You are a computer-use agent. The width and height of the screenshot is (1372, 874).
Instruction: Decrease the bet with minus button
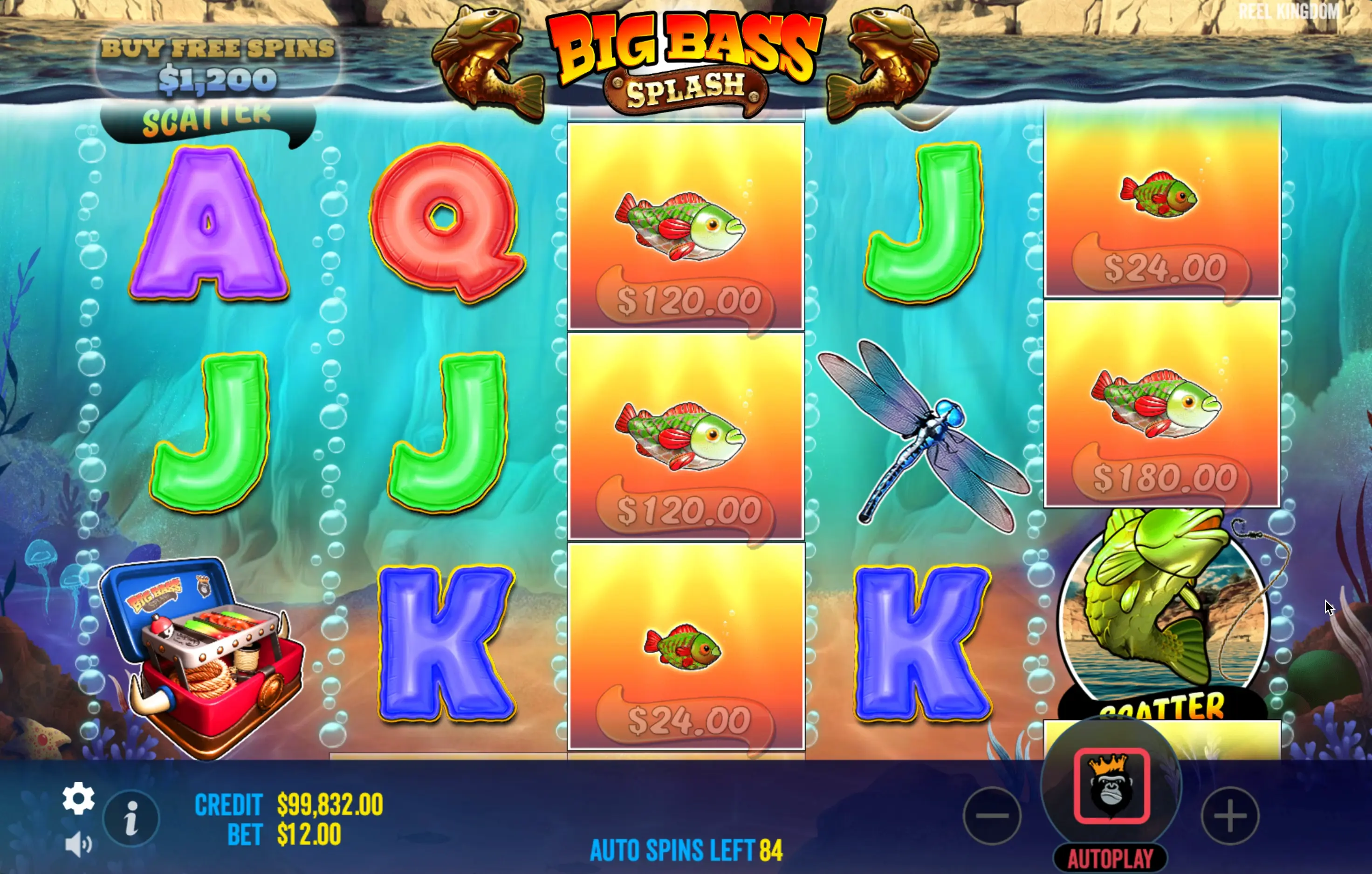click(x=992, y=816)
